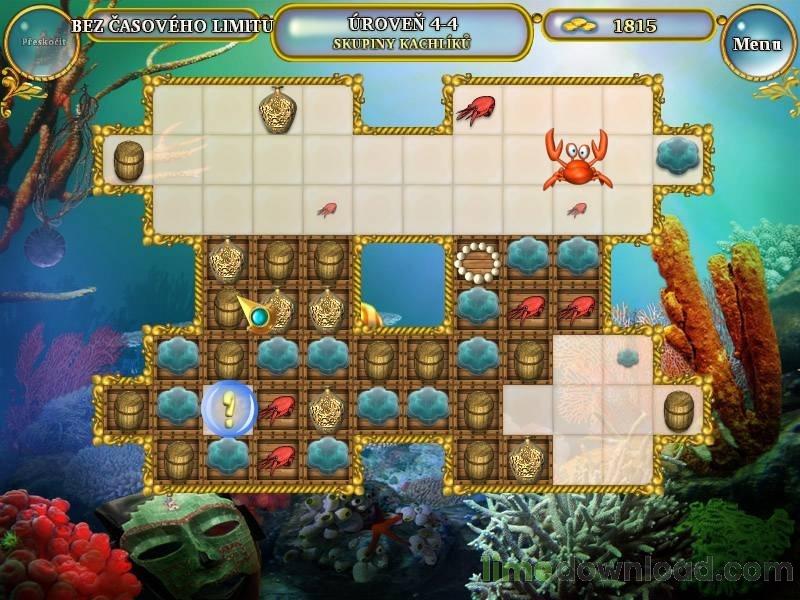Select the blue shell on the far-right upper ledge

pos(678,158)
